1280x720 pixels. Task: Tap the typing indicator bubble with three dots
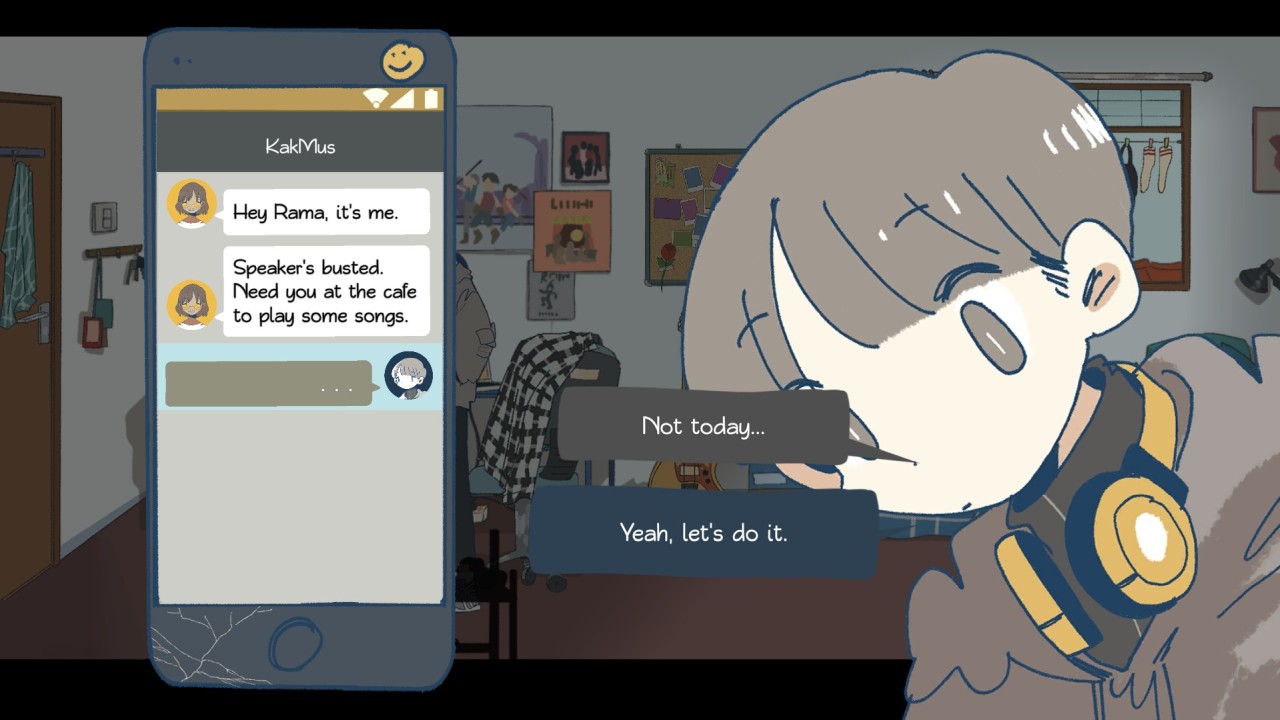point(267,381)
